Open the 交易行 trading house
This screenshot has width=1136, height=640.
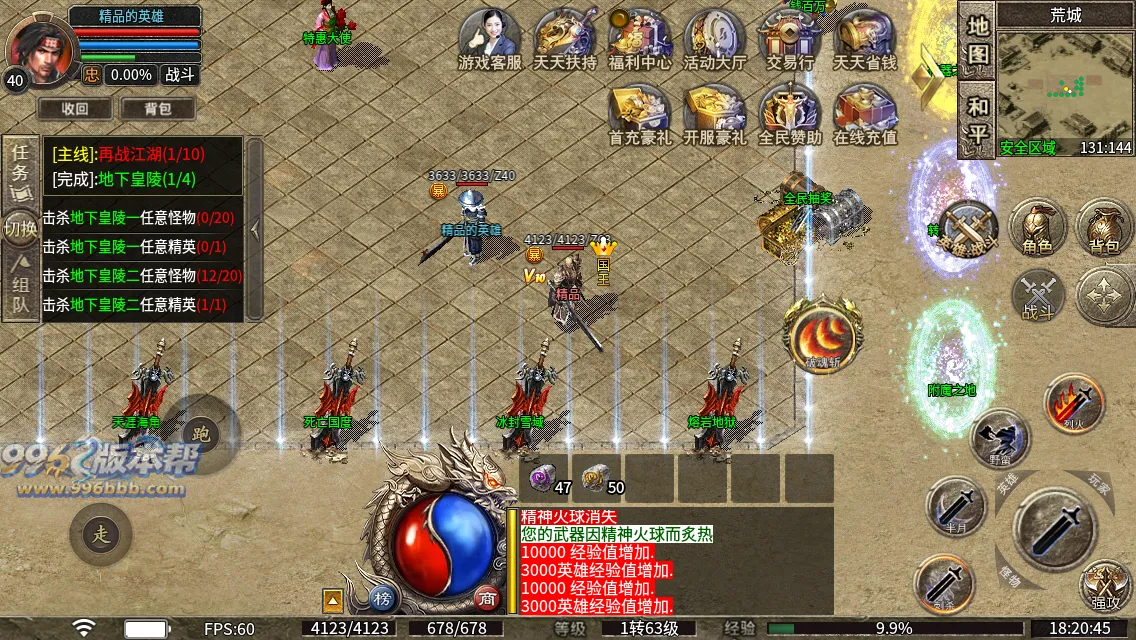789,38
